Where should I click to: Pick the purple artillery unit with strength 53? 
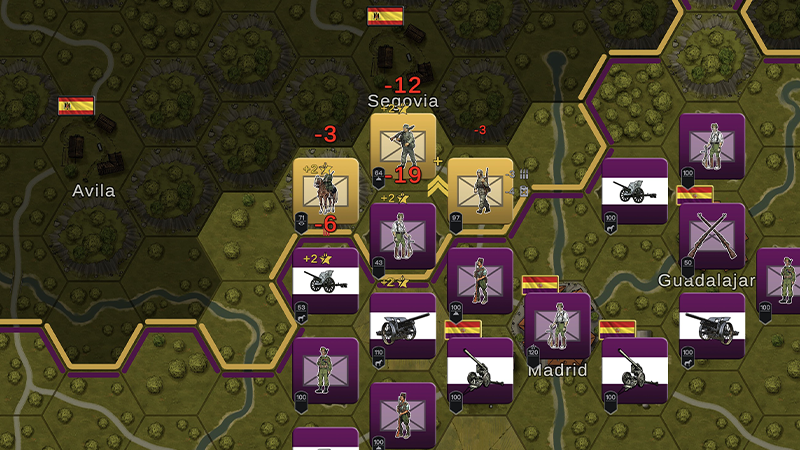tap(325, 281)
